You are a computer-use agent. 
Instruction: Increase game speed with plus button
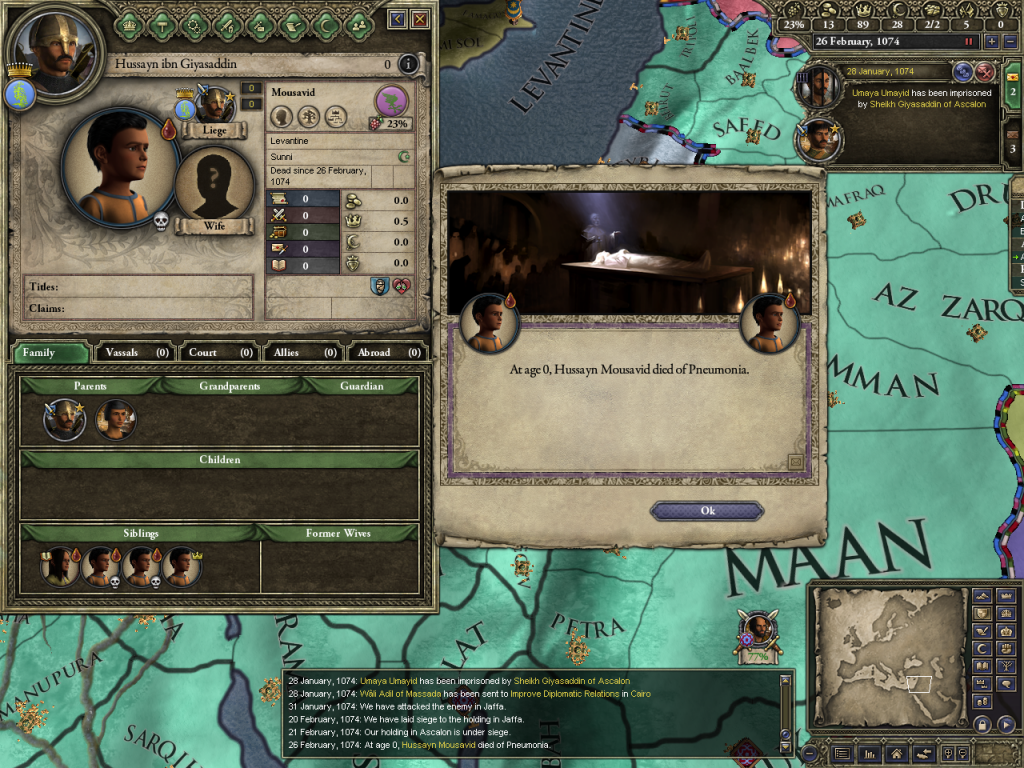(x=990, y=42)
